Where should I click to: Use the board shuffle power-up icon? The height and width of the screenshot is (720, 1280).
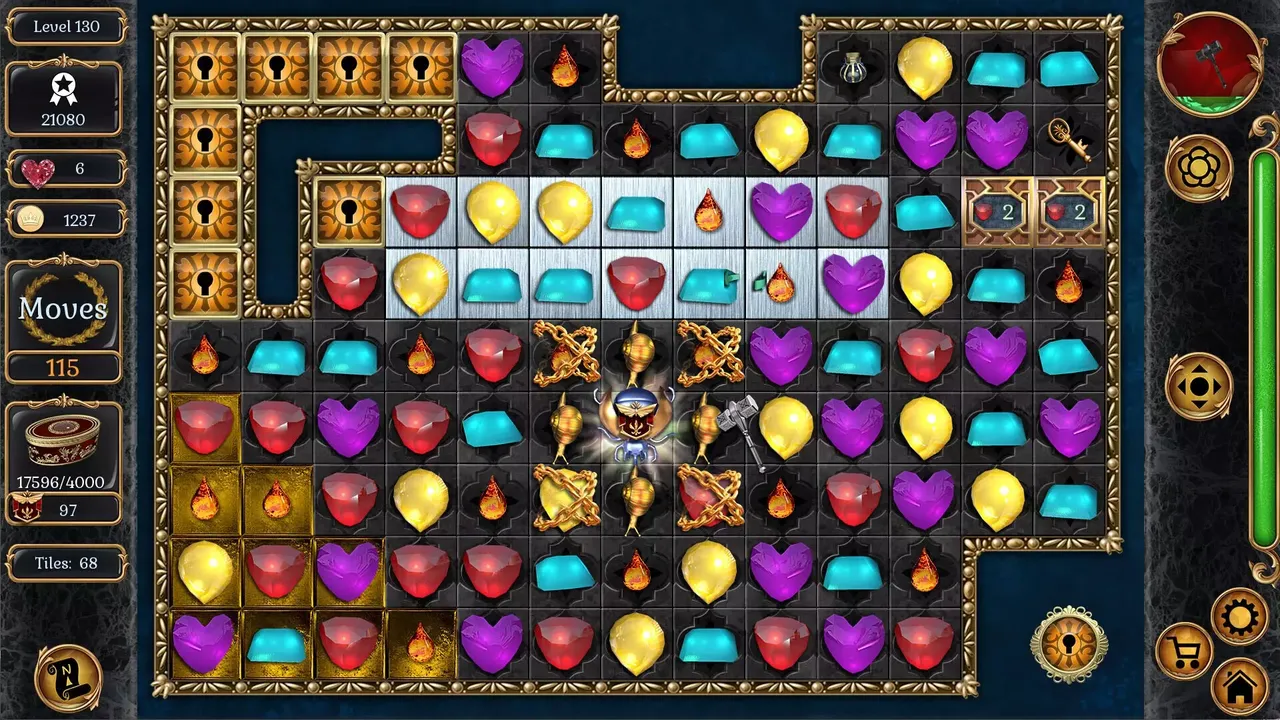[1200, 385]
